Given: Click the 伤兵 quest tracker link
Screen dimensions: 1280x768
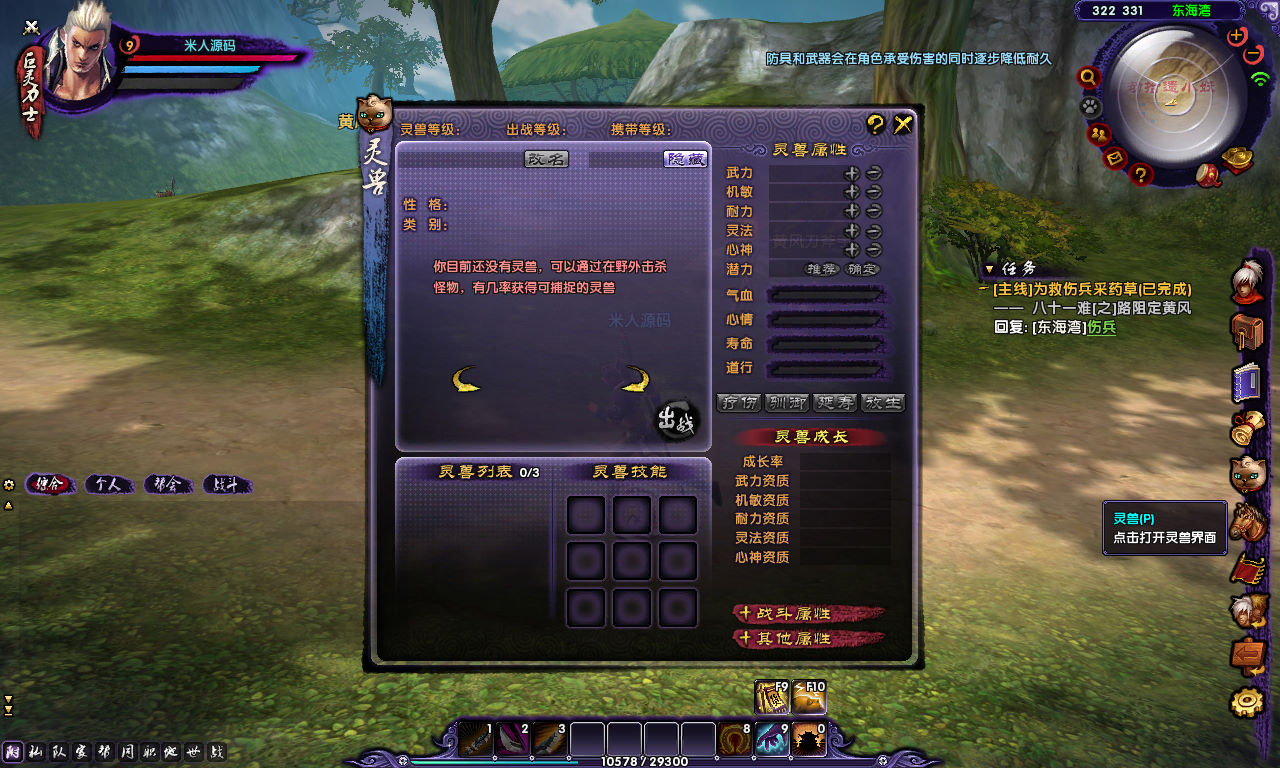Looking at the screenshot, I should pos(1102,327).
